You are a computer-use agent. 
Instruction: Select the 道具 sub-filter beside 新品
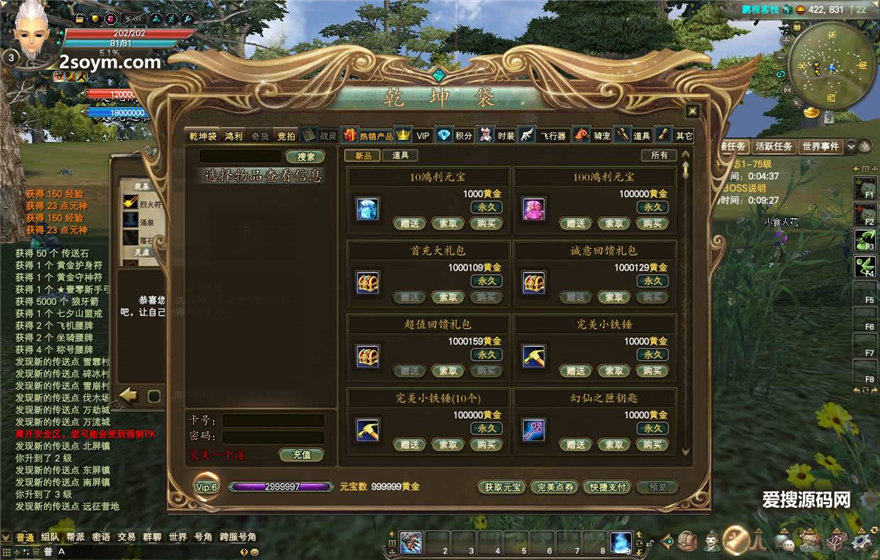(400, 155)
